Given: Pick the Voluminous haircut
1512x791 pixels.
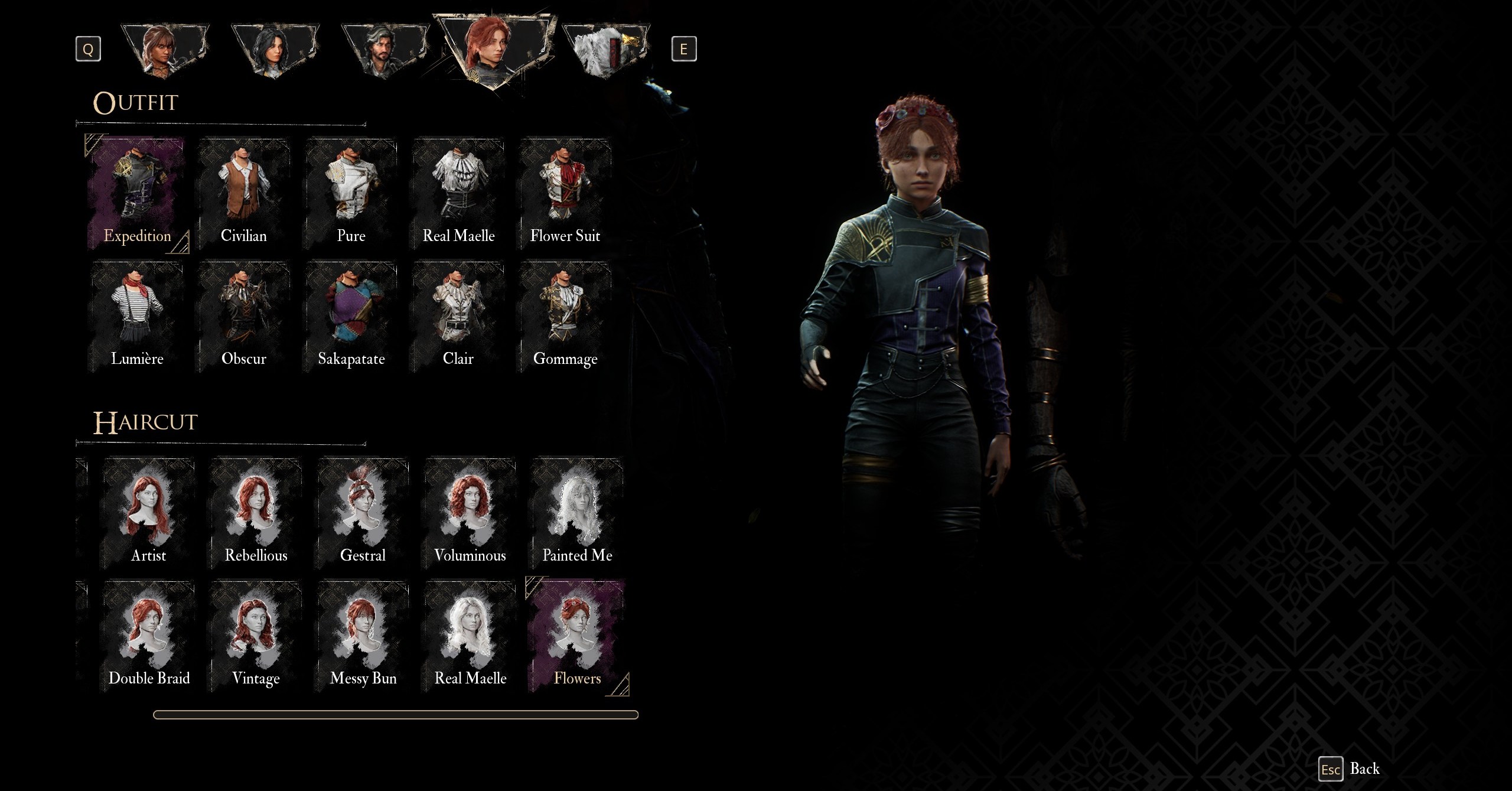Looking at the screenshot, I should click(x=470, y=513).
